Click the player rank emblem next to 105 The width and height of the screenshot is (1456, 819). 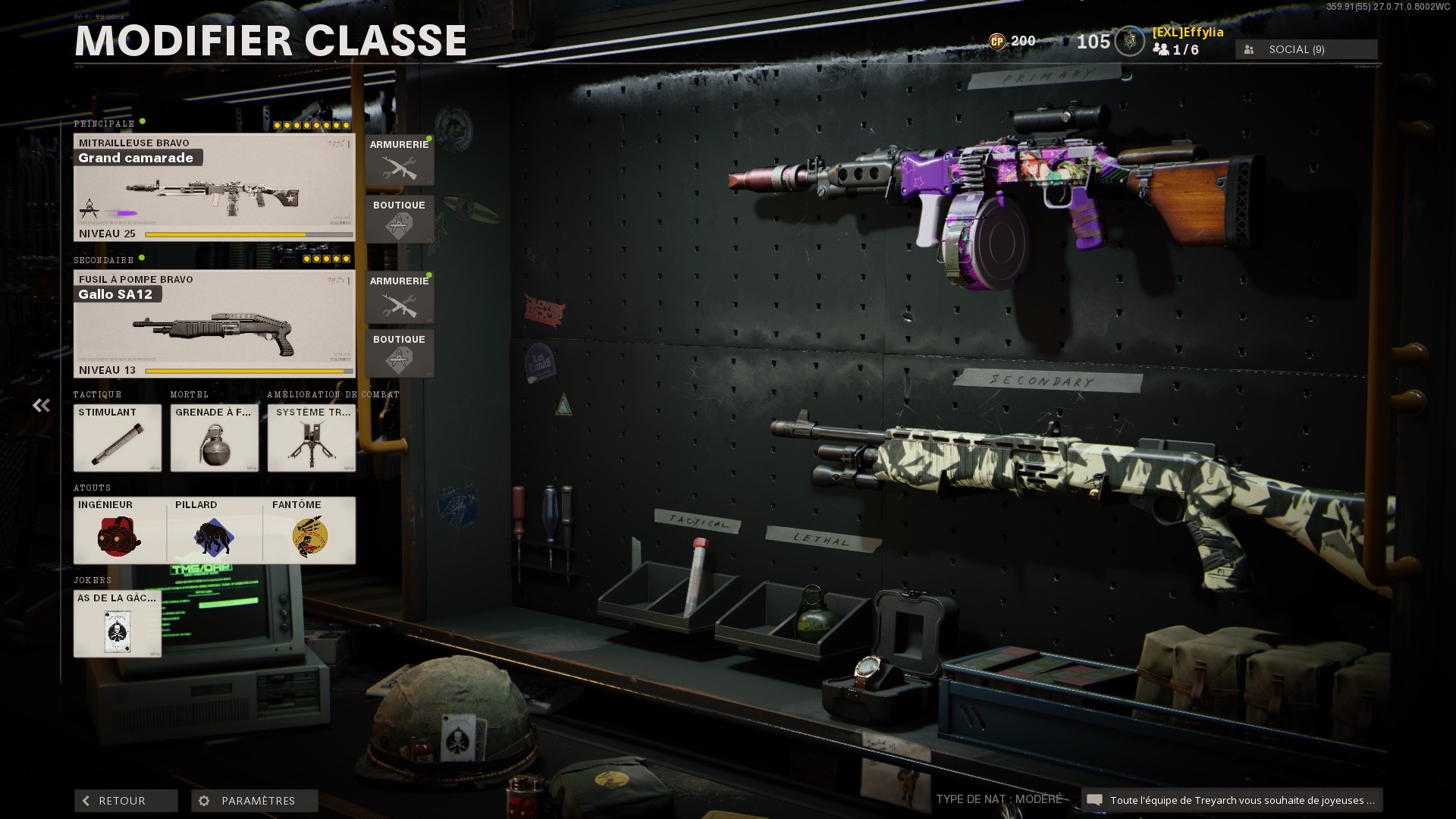(x=1128, y=42)
